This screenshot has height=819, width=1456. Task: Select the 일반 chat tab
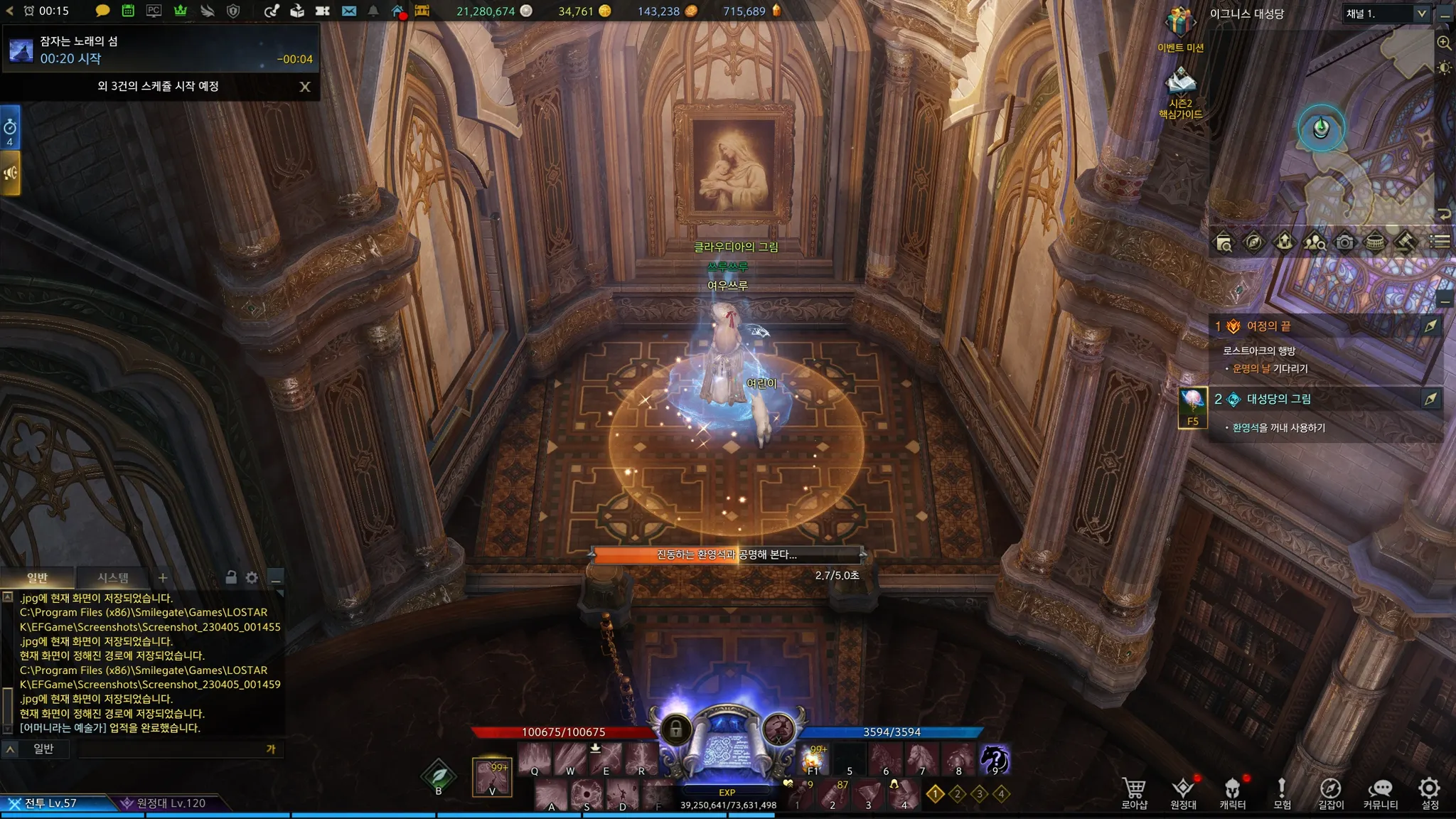click(x=37, y=578)
